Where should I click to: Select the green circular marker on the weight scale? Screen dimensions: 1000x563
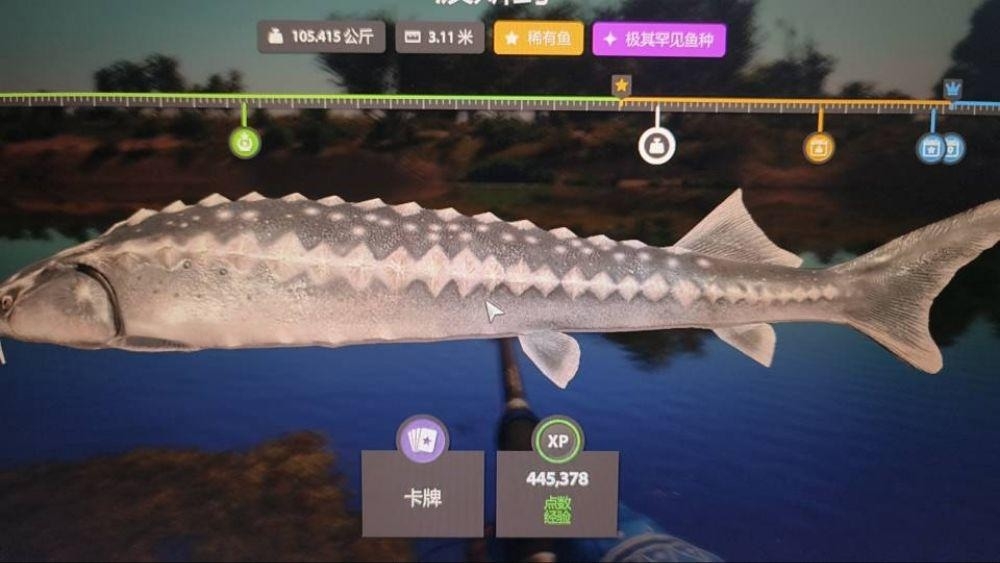[245, 142]
